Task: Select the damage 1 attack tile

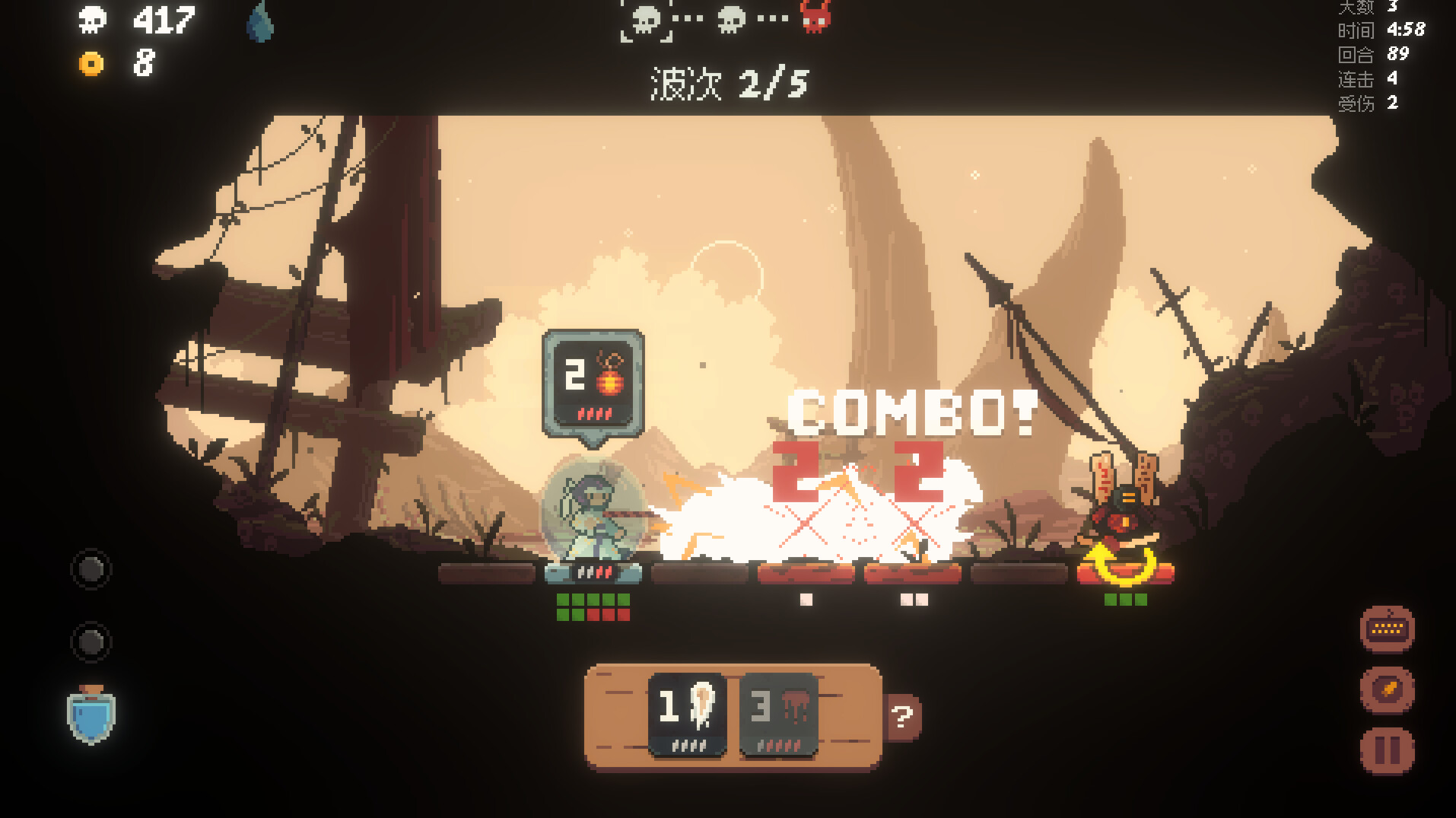Action: pos(687,714)
